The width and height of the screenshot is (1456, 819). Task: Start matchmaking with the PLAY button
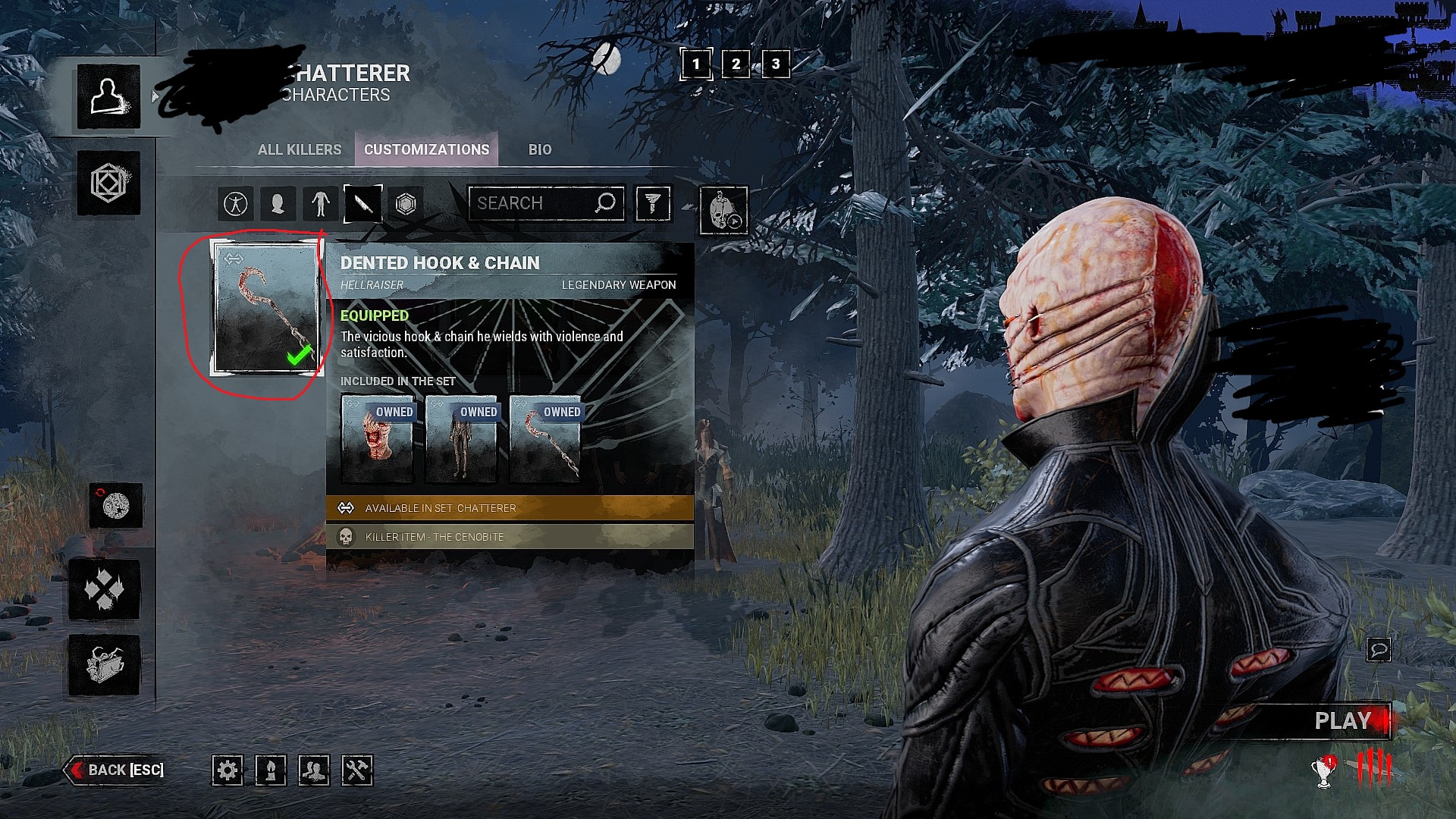click(x=1342, y=720)
